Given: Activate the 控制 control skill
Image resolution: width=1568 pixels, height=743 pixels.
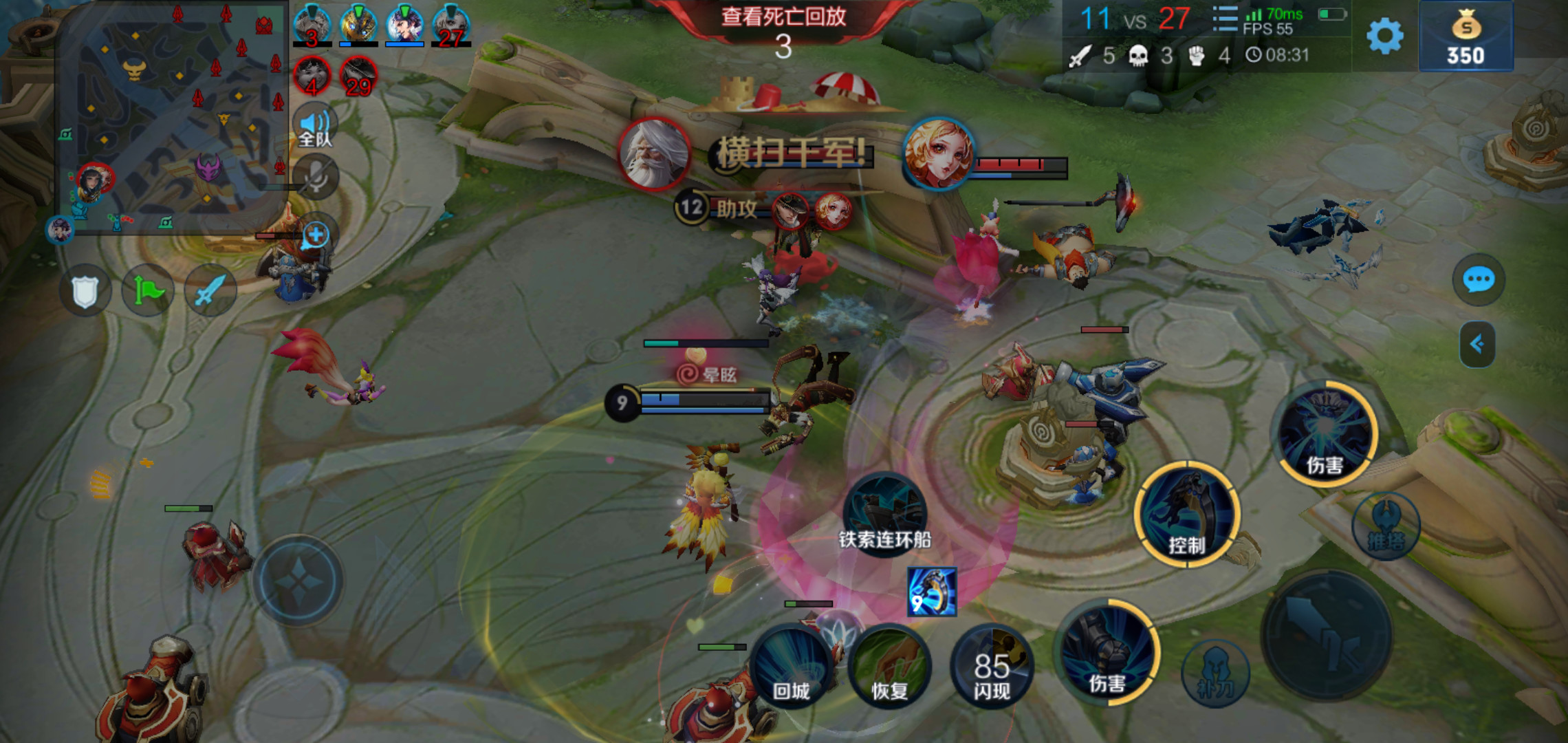Looking at the screenshot, I should click(x=1187, y=515).
